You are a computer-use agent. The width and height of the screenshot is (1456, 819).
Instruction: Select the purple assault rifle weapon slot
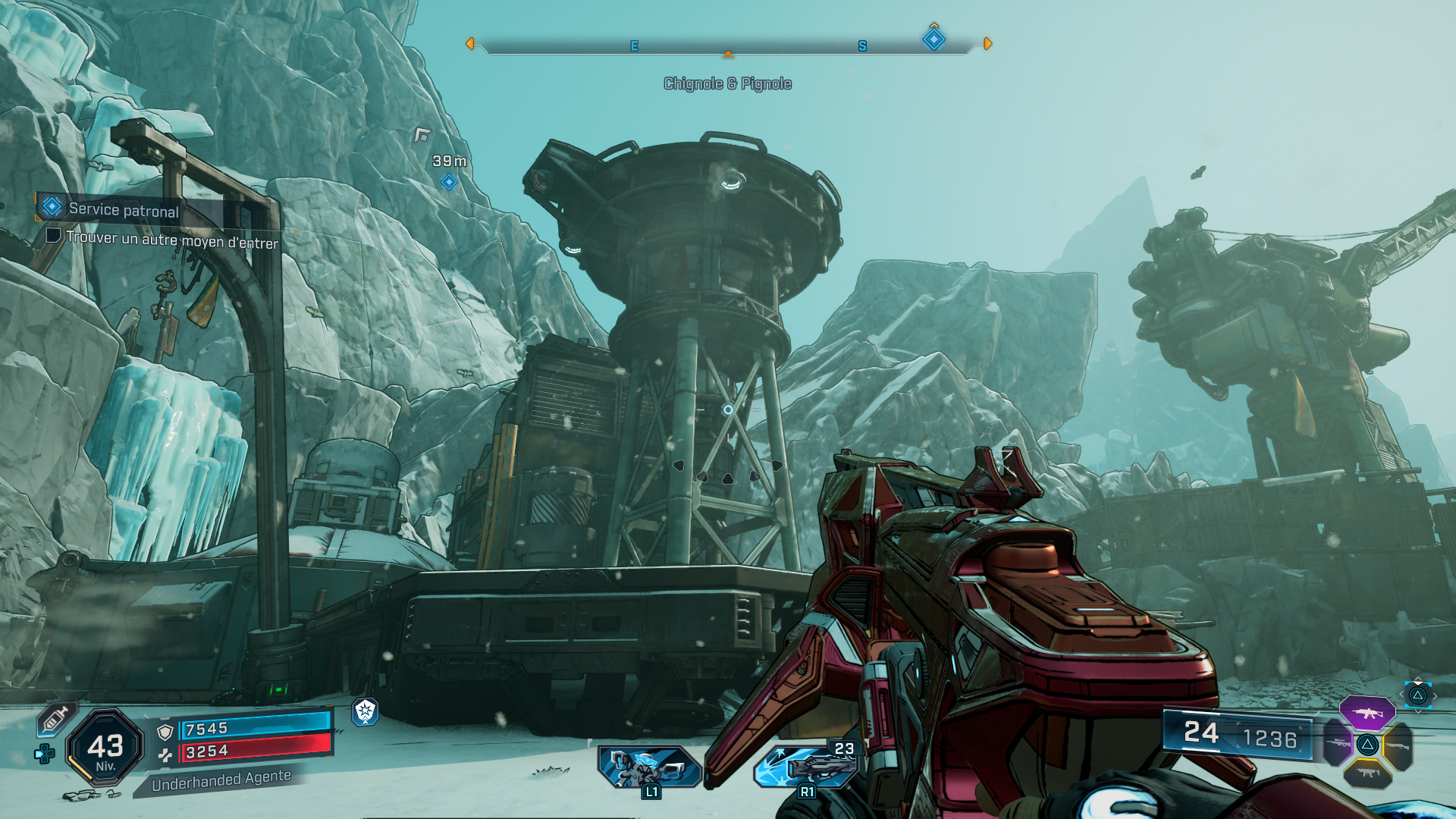[x=1367, y=713]
